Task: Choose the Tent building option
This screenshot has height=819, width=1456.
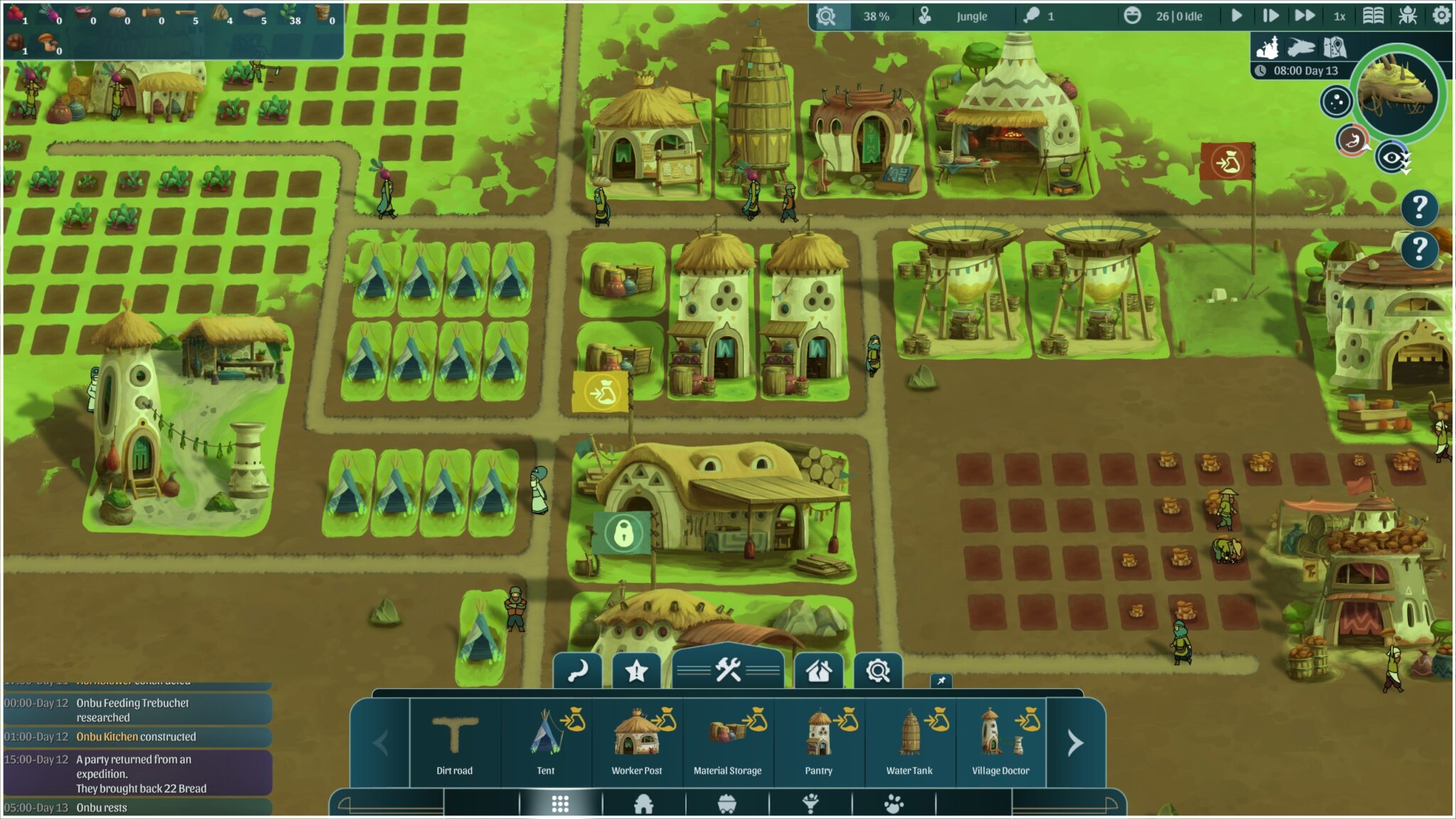Action: pyautogui.click(x=545, y=743)
